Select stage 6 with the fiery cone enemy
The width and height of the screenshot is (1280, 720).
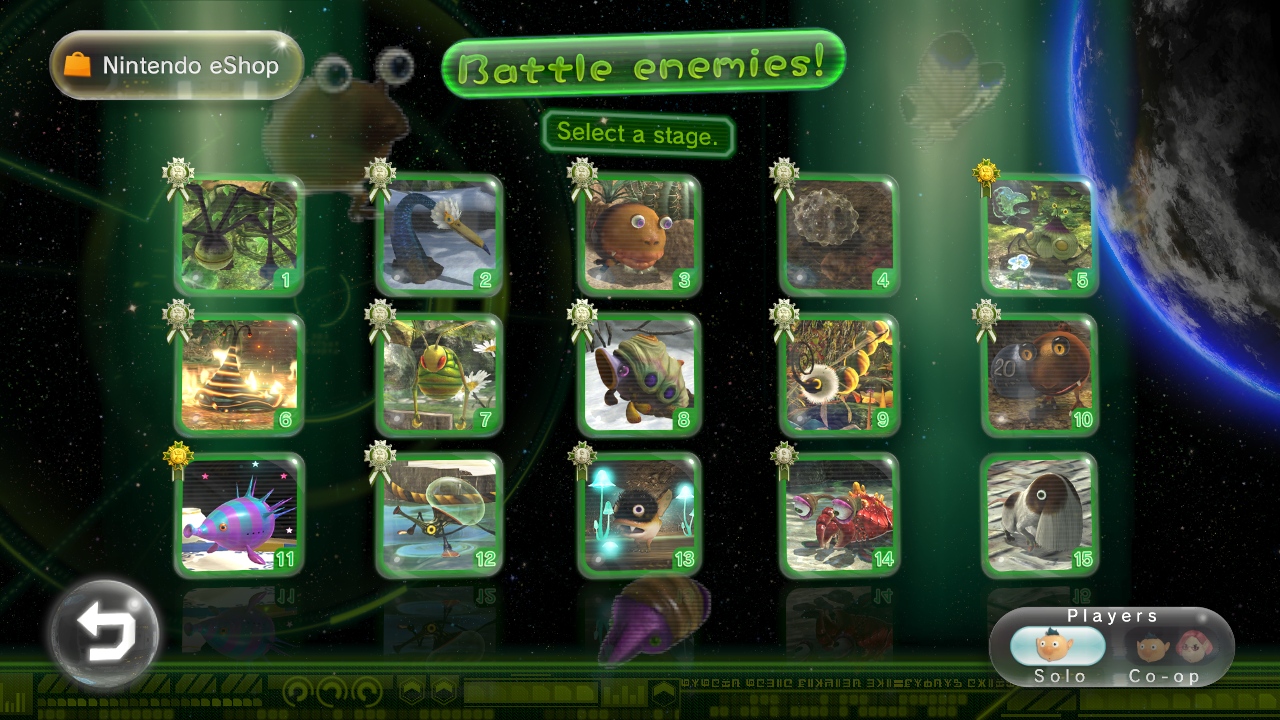point(239,375)
